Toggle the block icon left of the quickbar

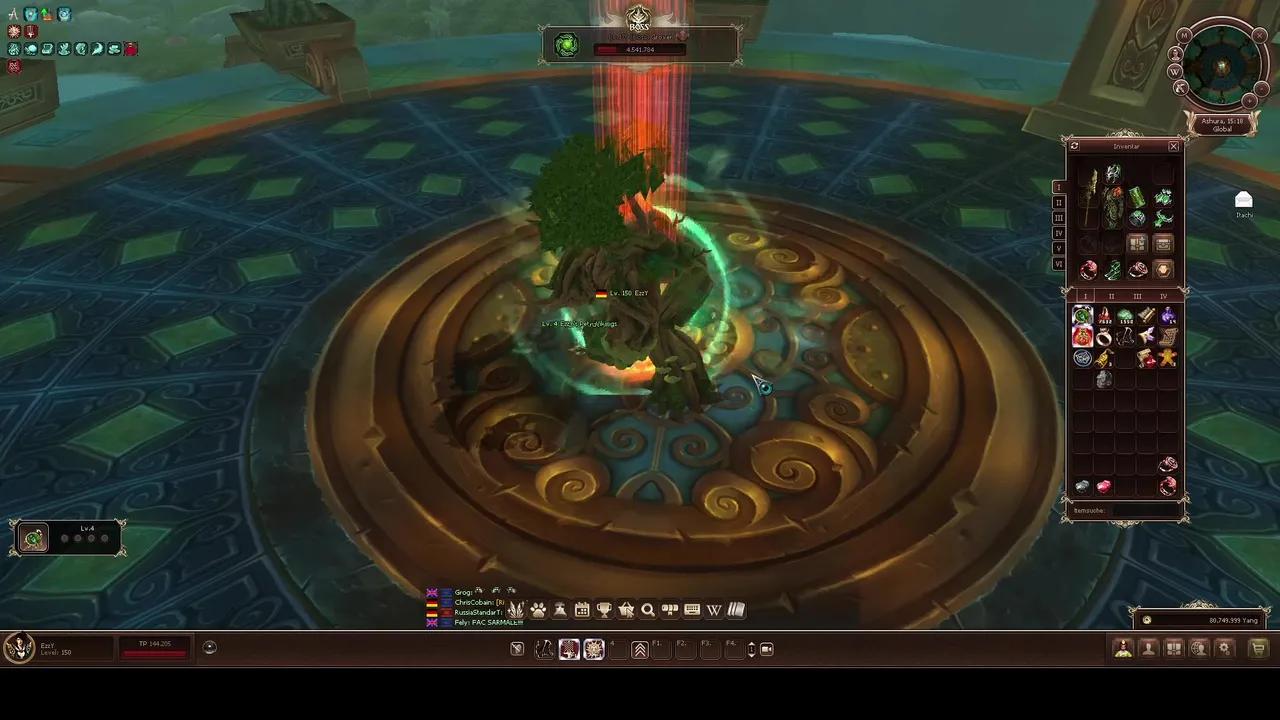coord(516,649)
